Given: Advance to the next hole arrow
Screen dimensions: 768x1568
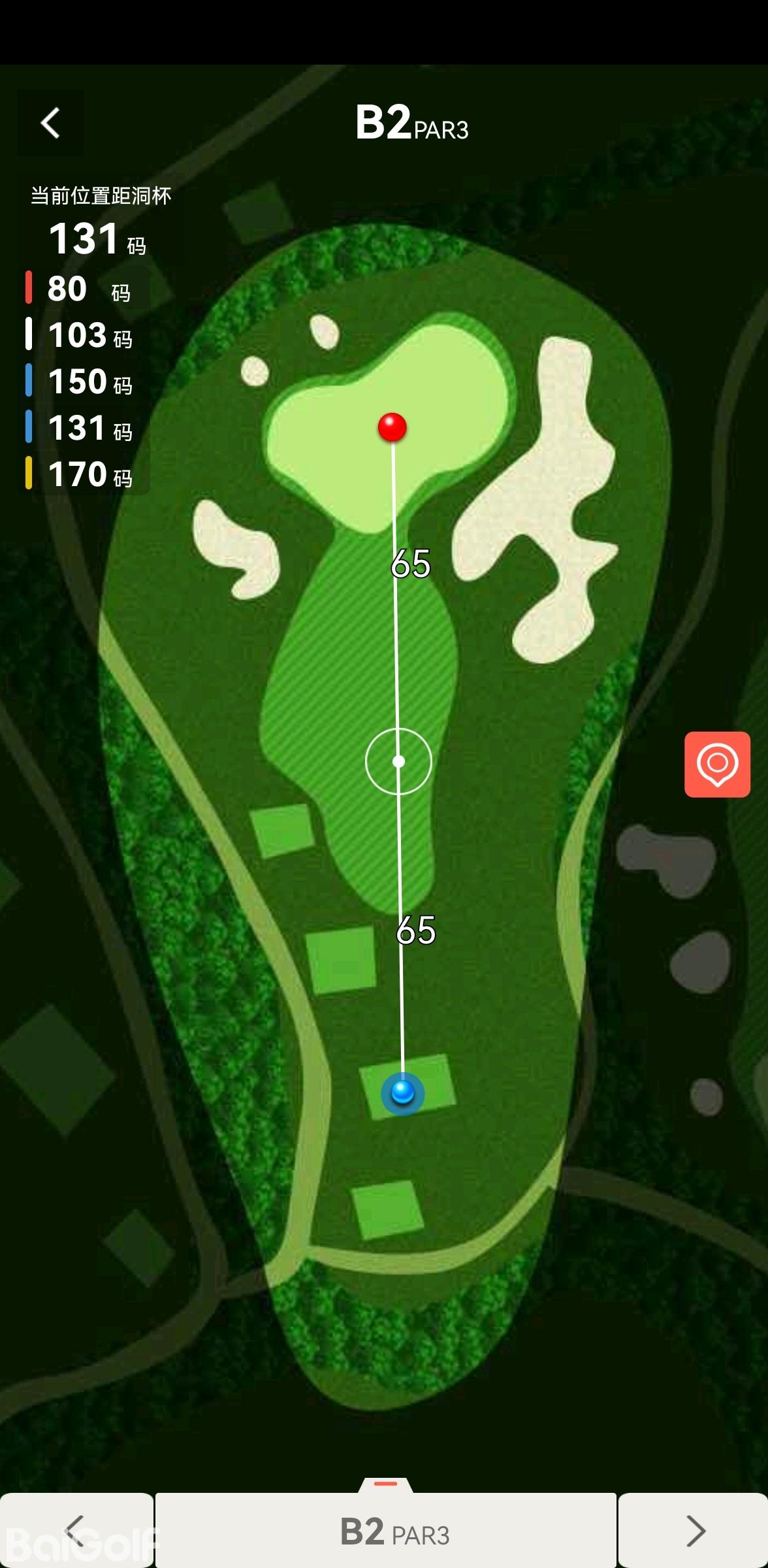Looking at the screenshot, I should point(694,1530).
